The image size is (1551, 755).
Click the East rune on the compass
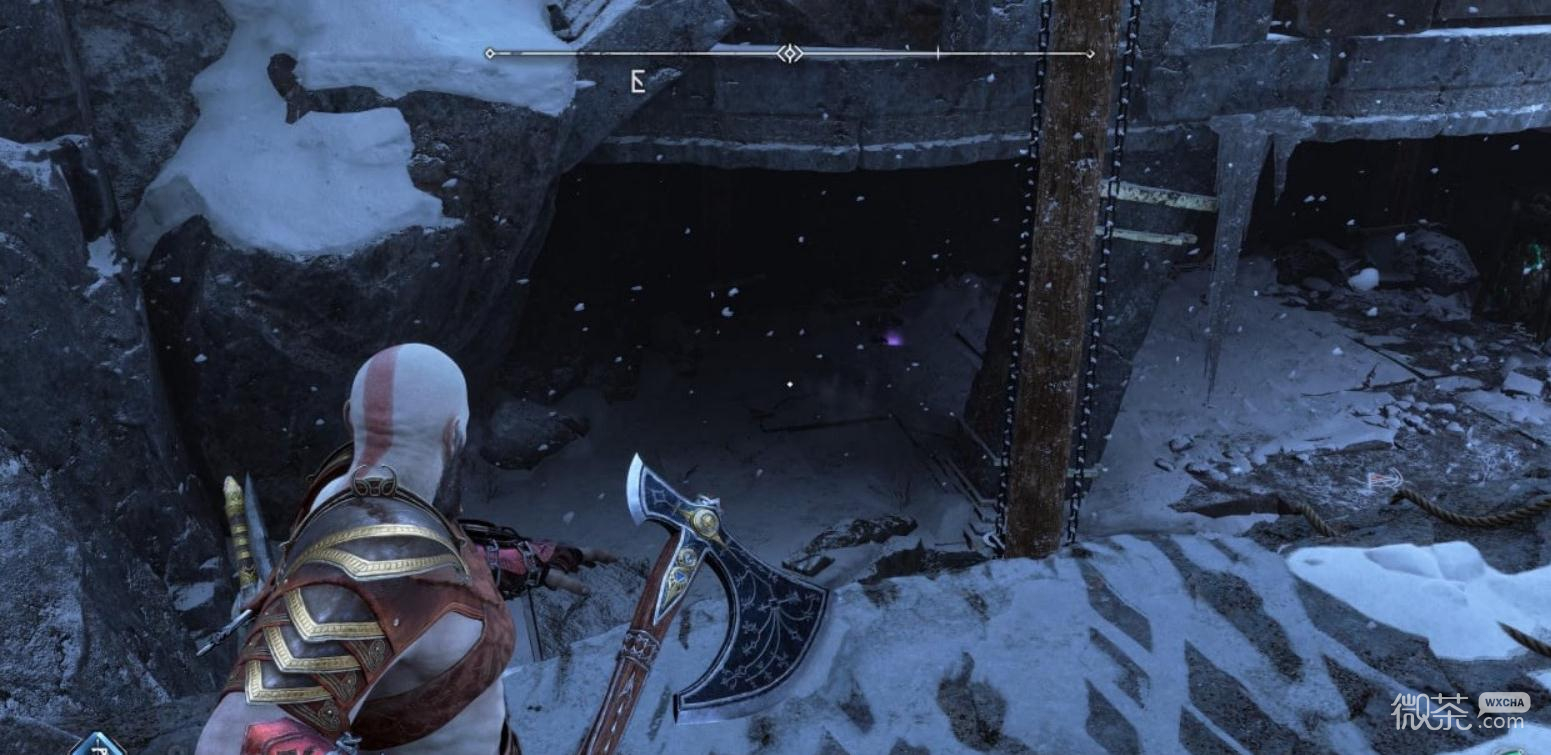point(637,82)
